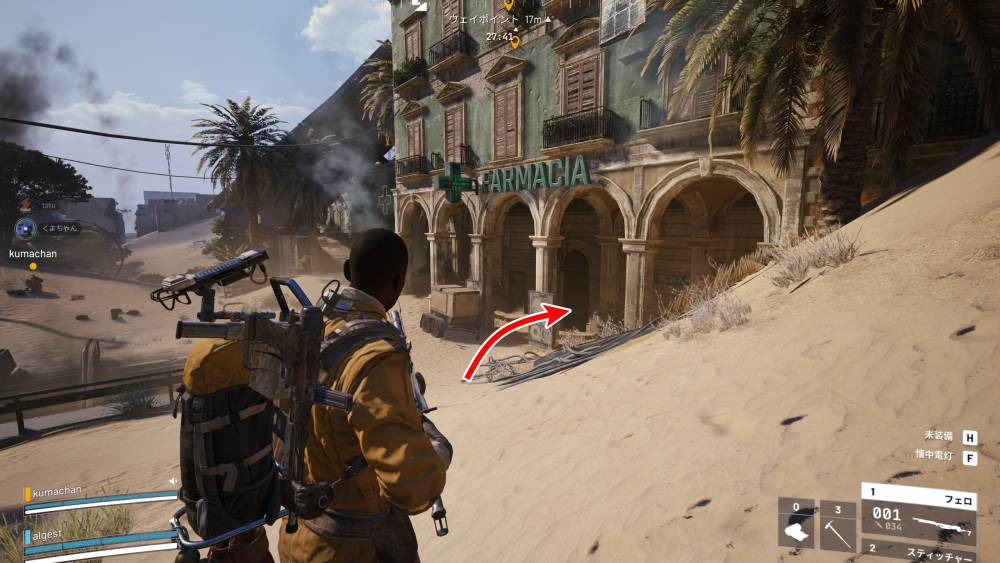
Task: Click the くまちゃん voice chat avatar
Action: 25,229
